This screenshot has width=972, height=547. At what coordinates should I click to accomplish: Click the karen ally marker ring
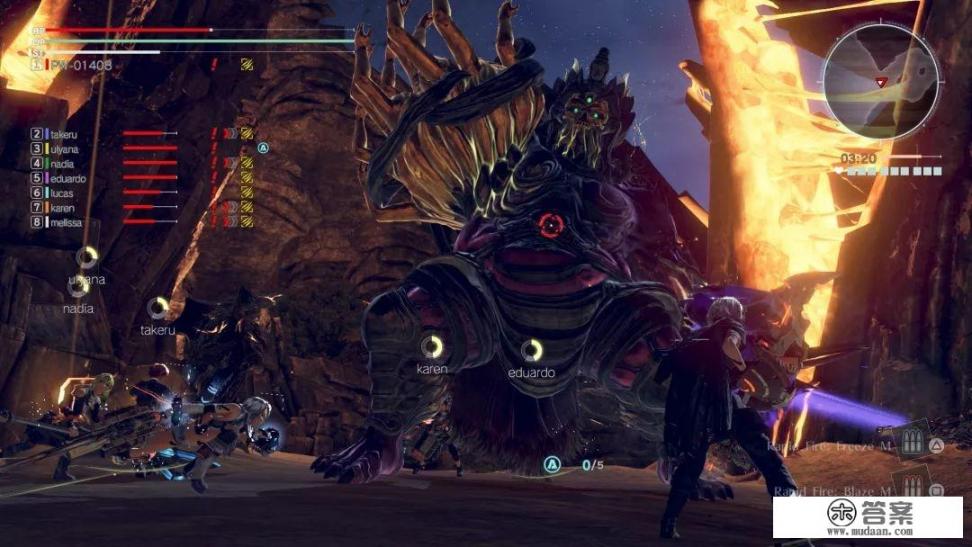tap(432, 346)
